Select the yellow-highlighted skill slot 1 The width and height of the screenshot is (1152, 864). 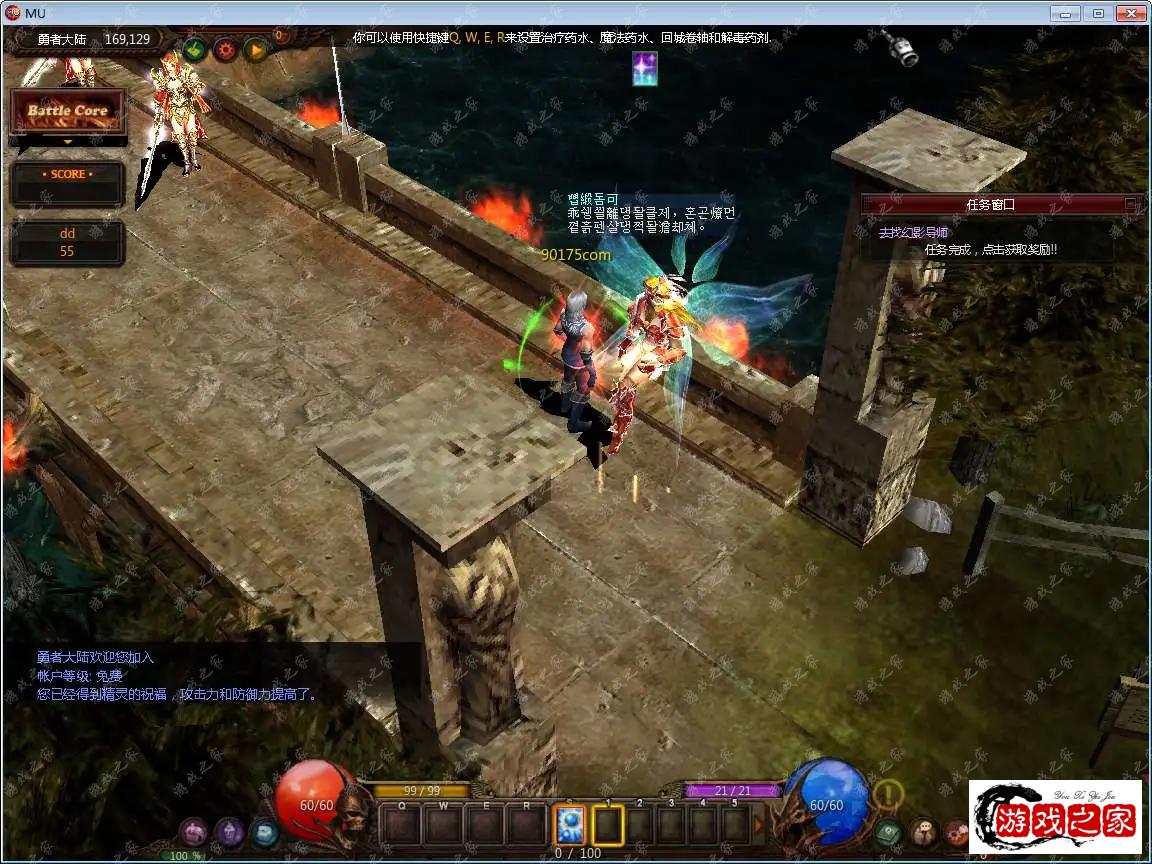point(607,825)
